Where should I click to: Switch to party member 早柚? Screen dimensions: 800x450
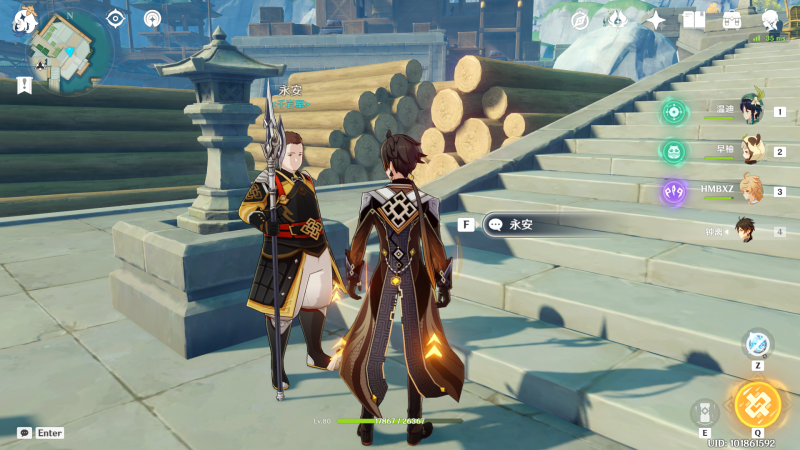(751, 152)
